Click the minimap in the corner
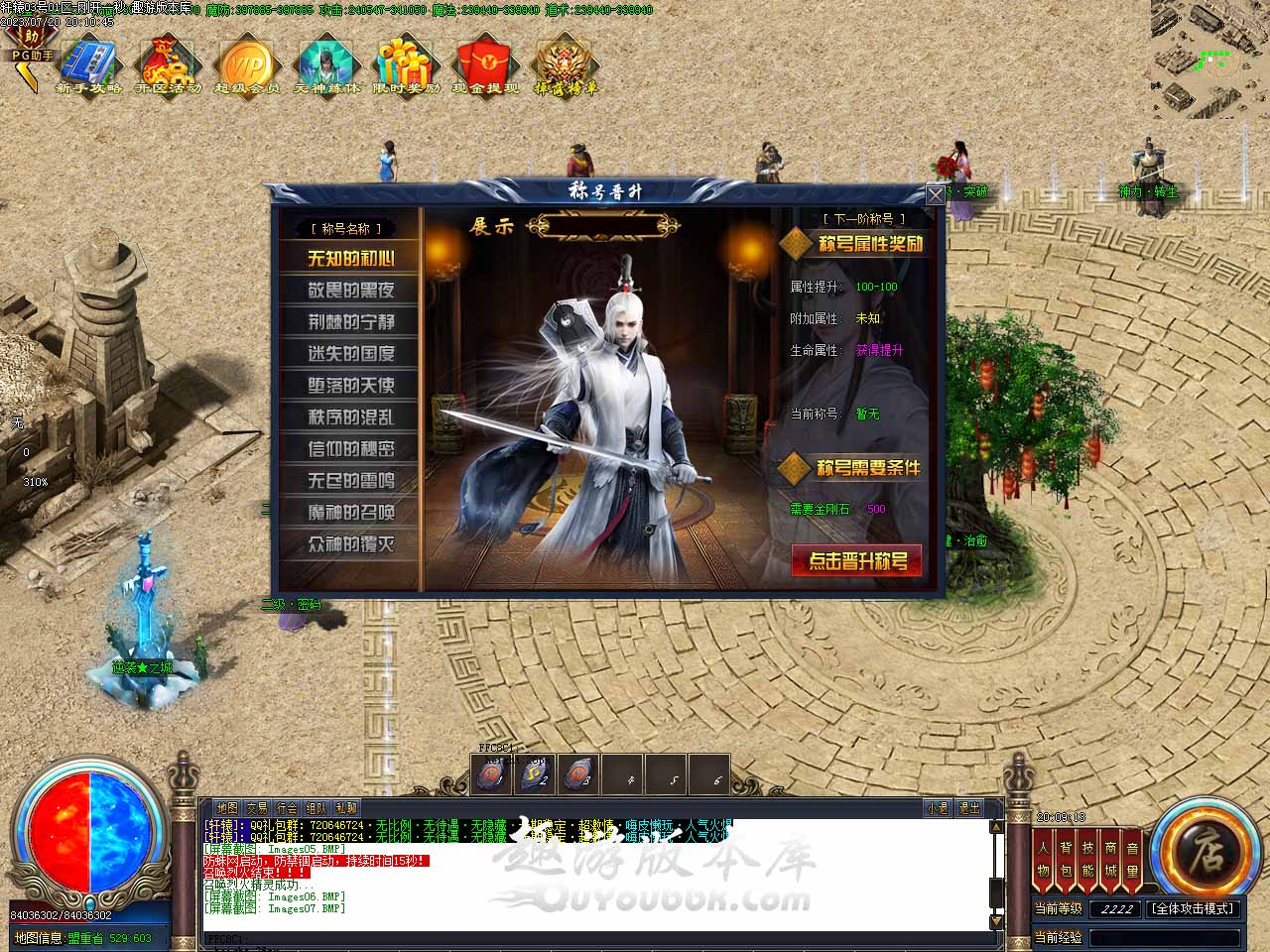 pos(1209,58)
